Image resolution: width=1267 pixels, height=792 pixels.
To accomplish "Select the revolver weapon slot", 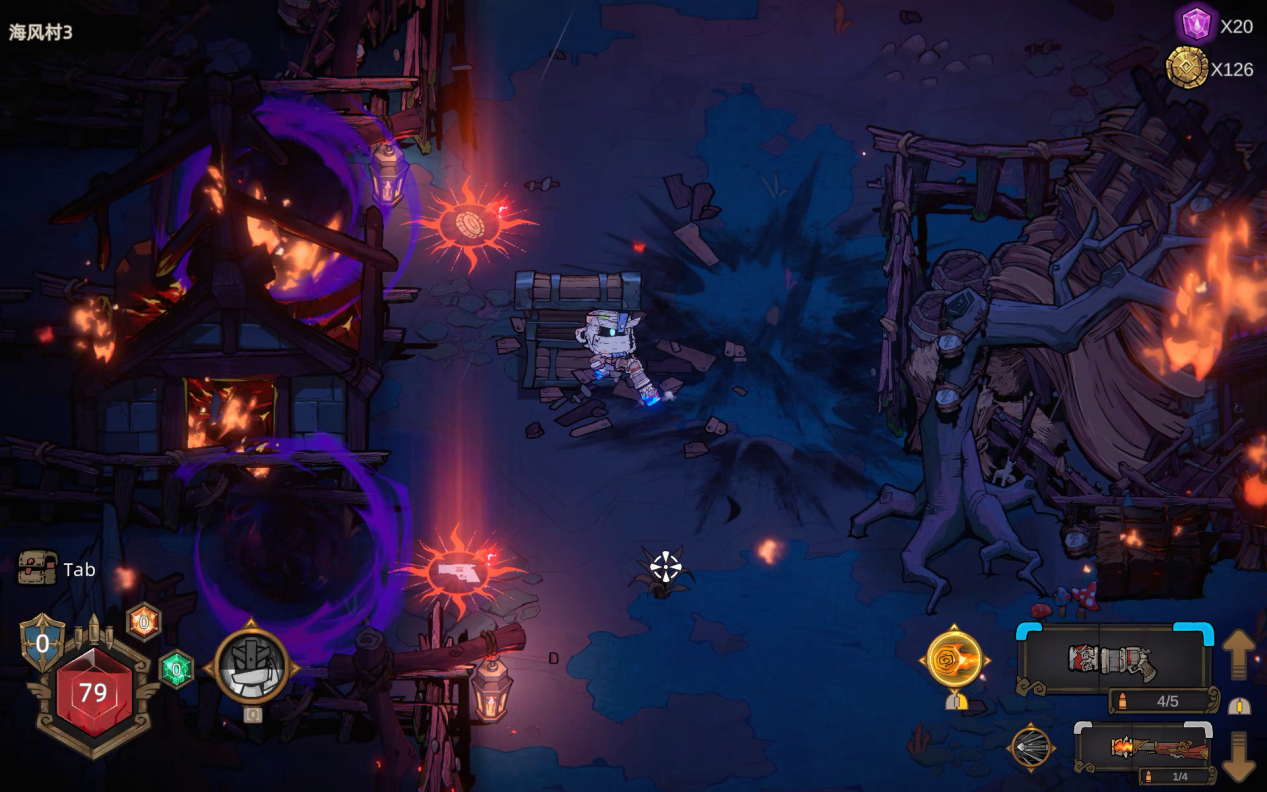I will click(1114, 659).
